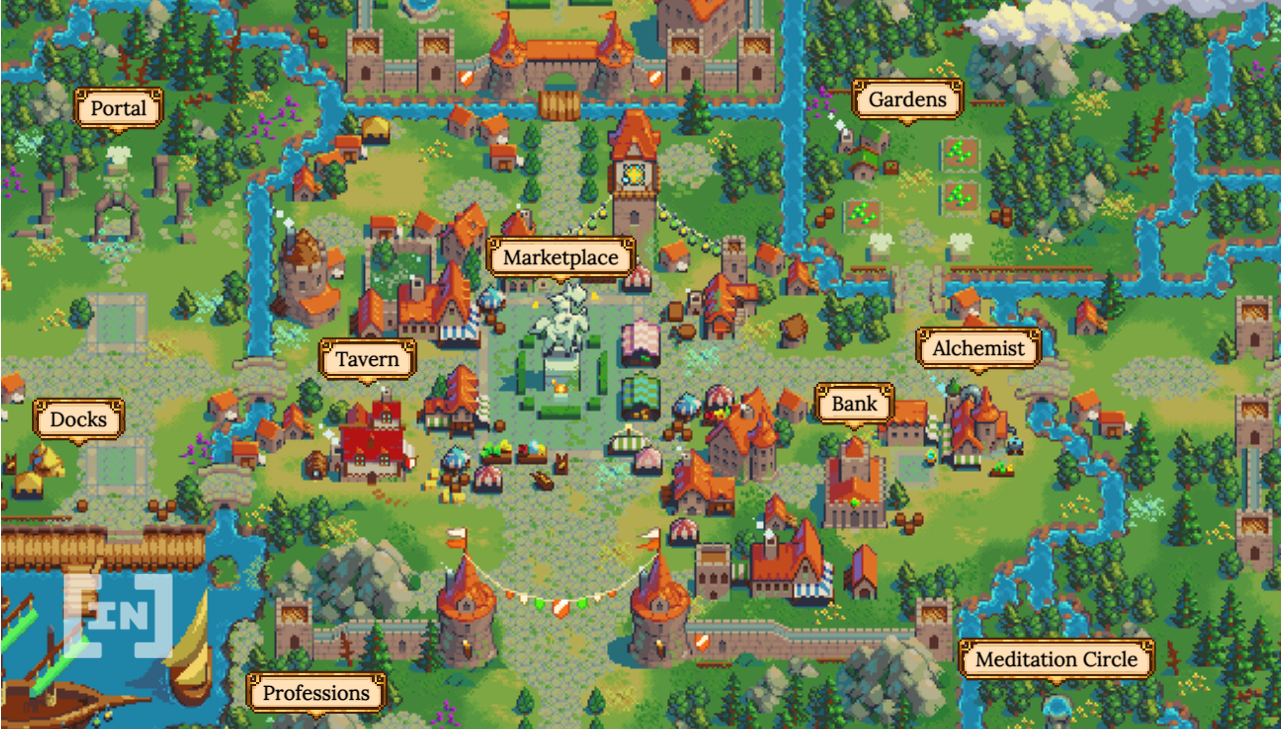
Task: Select the Docks location marker
Action: coord(78,419)
